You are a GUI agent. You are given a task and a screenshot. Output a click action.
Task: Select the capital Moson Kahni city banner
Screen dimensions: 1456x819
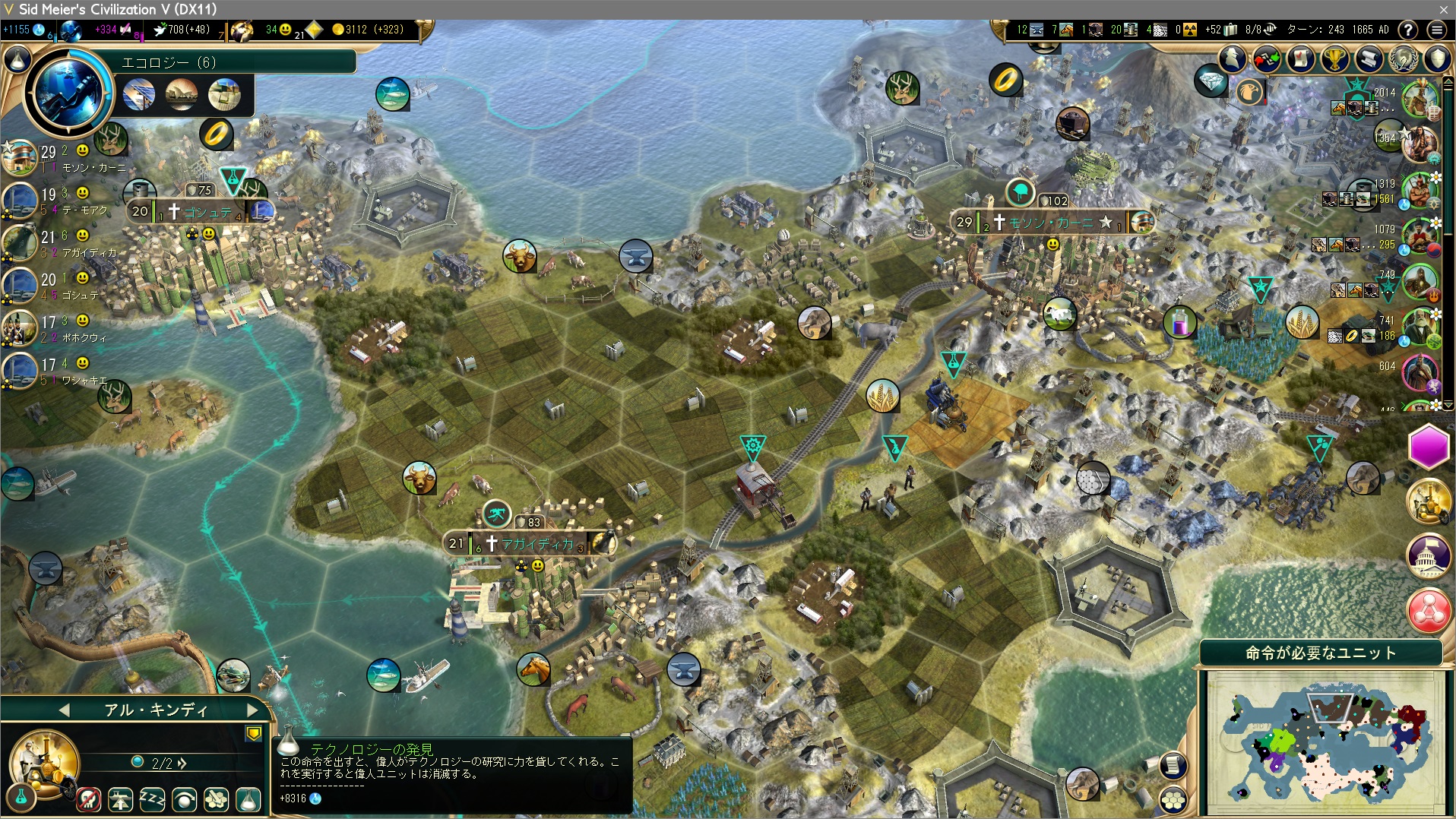1051,223
